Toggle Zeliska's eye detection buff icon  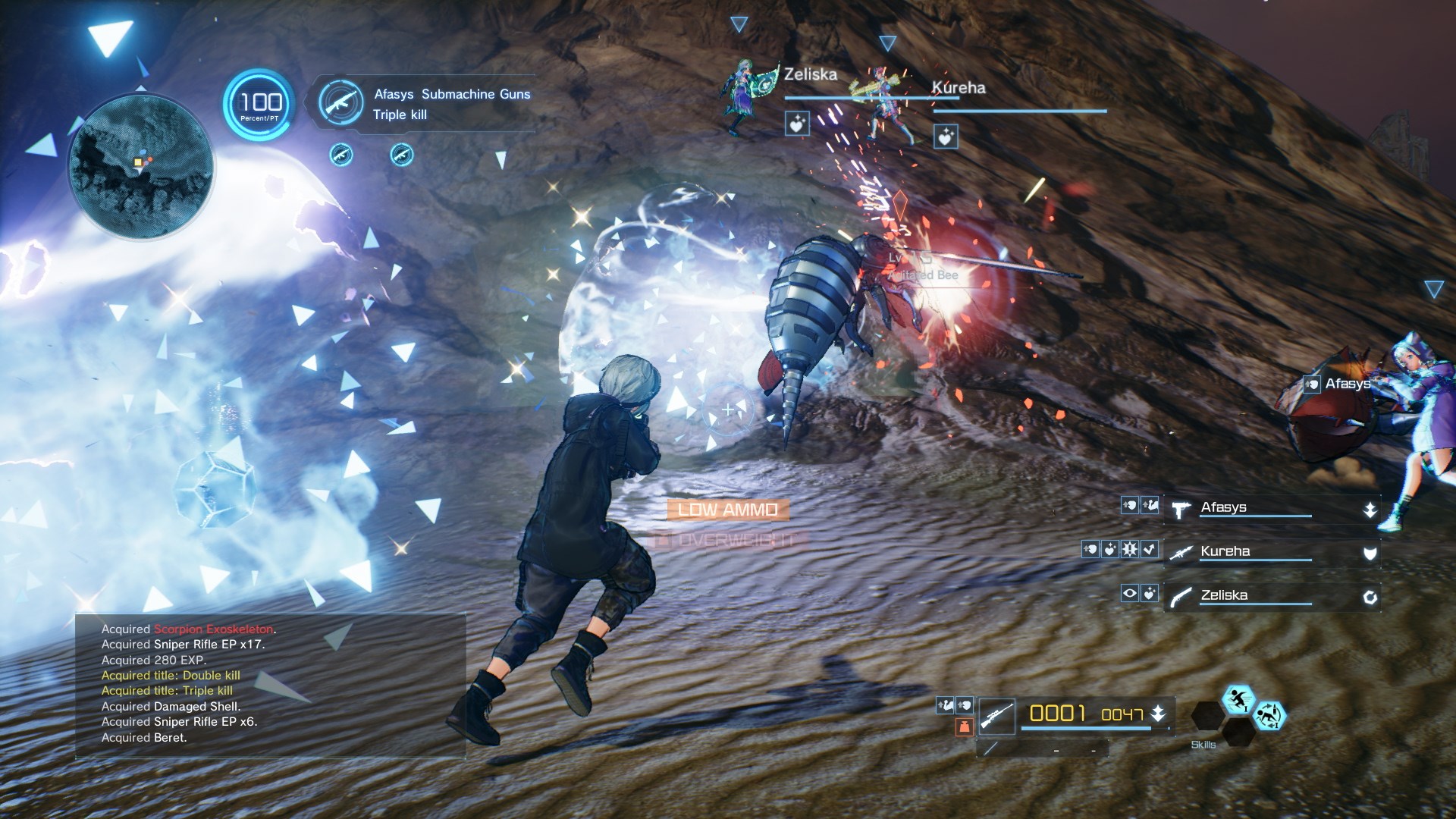coord(1129,595)
